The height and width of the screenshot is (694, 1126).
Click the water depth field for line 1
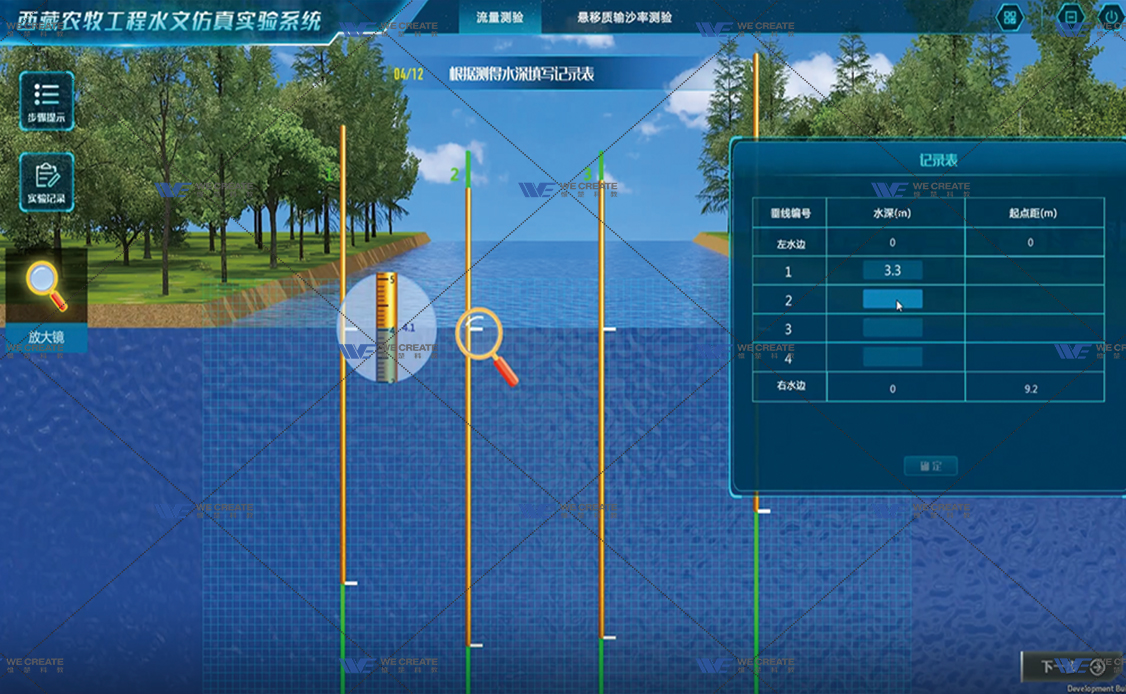point(892,271)
